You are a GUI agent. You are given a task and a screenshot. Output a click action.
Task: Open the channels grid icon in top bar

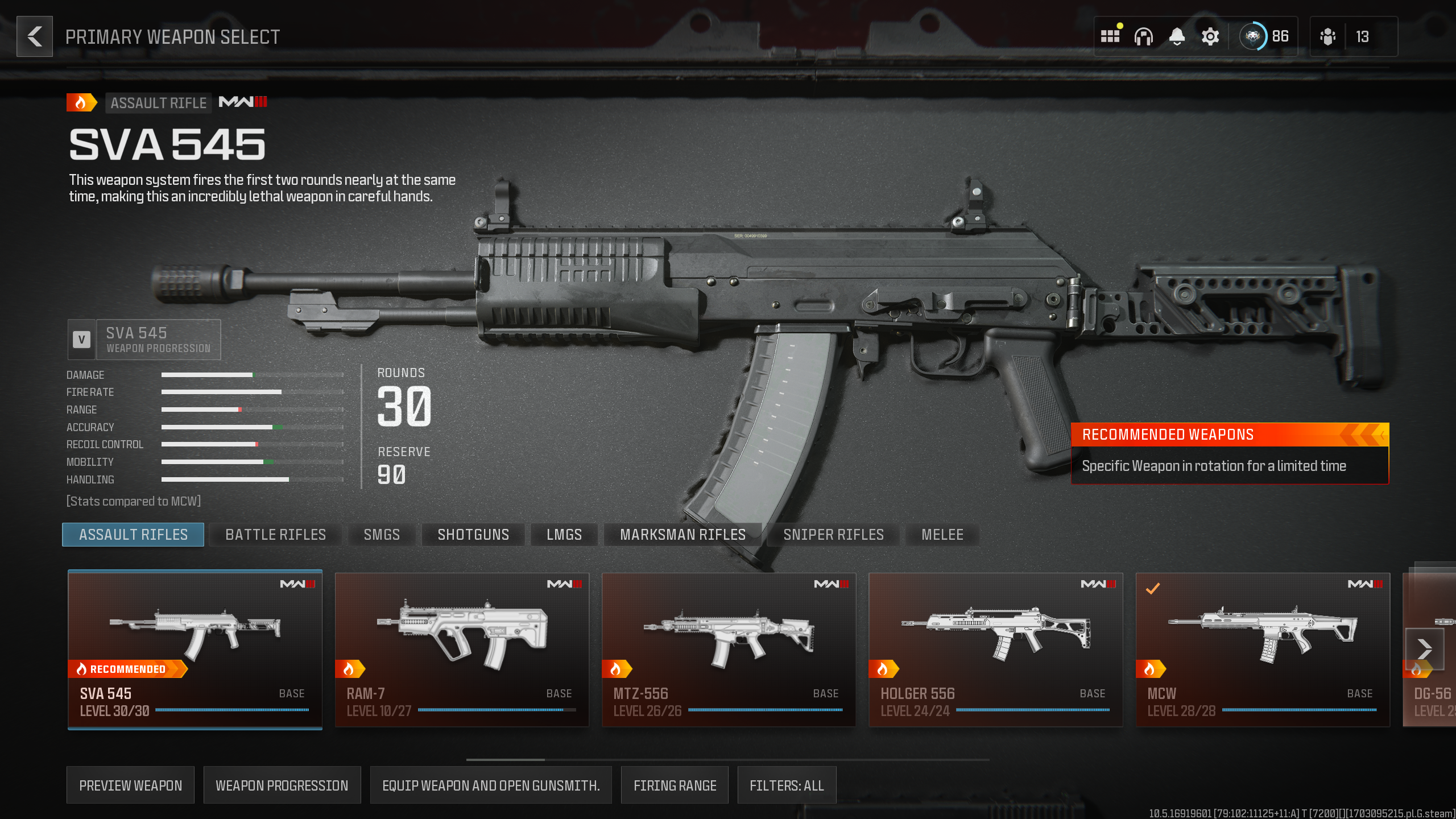(x=1110, y=36)
